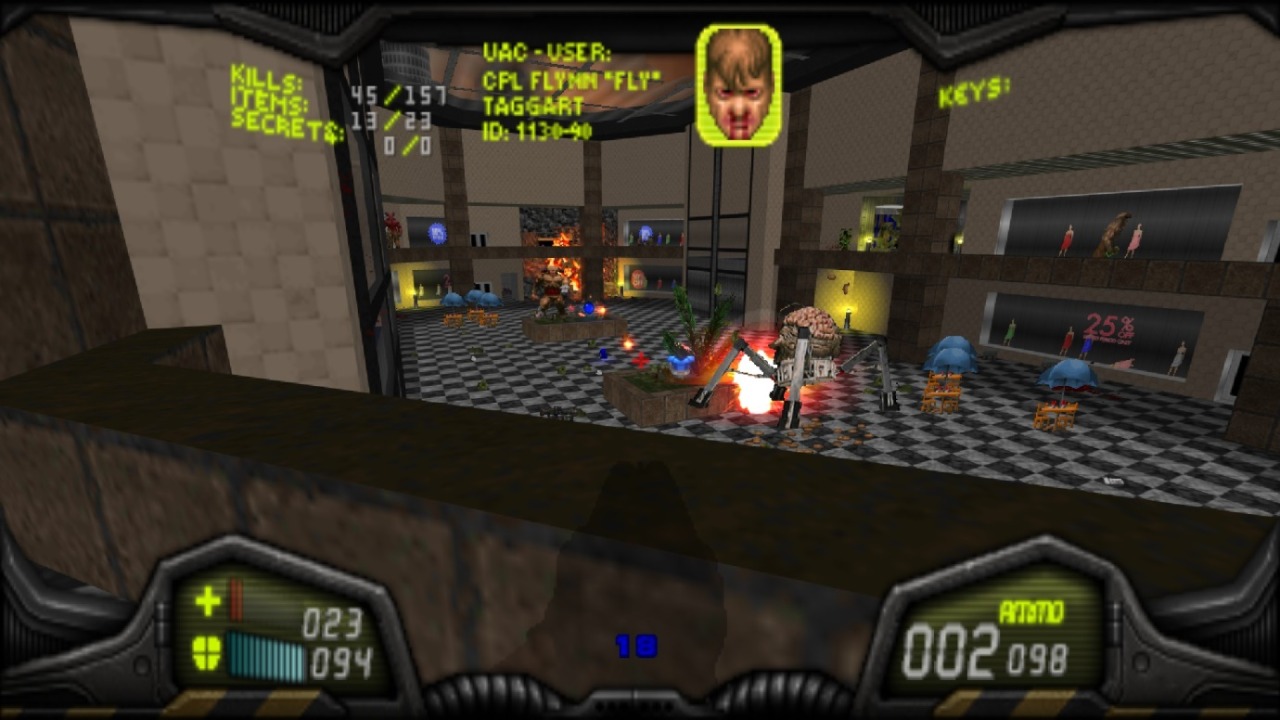The height and width of the screenshot is (720, 1280).
Task: Select the green health cross icon
Action: pos(208,601)
